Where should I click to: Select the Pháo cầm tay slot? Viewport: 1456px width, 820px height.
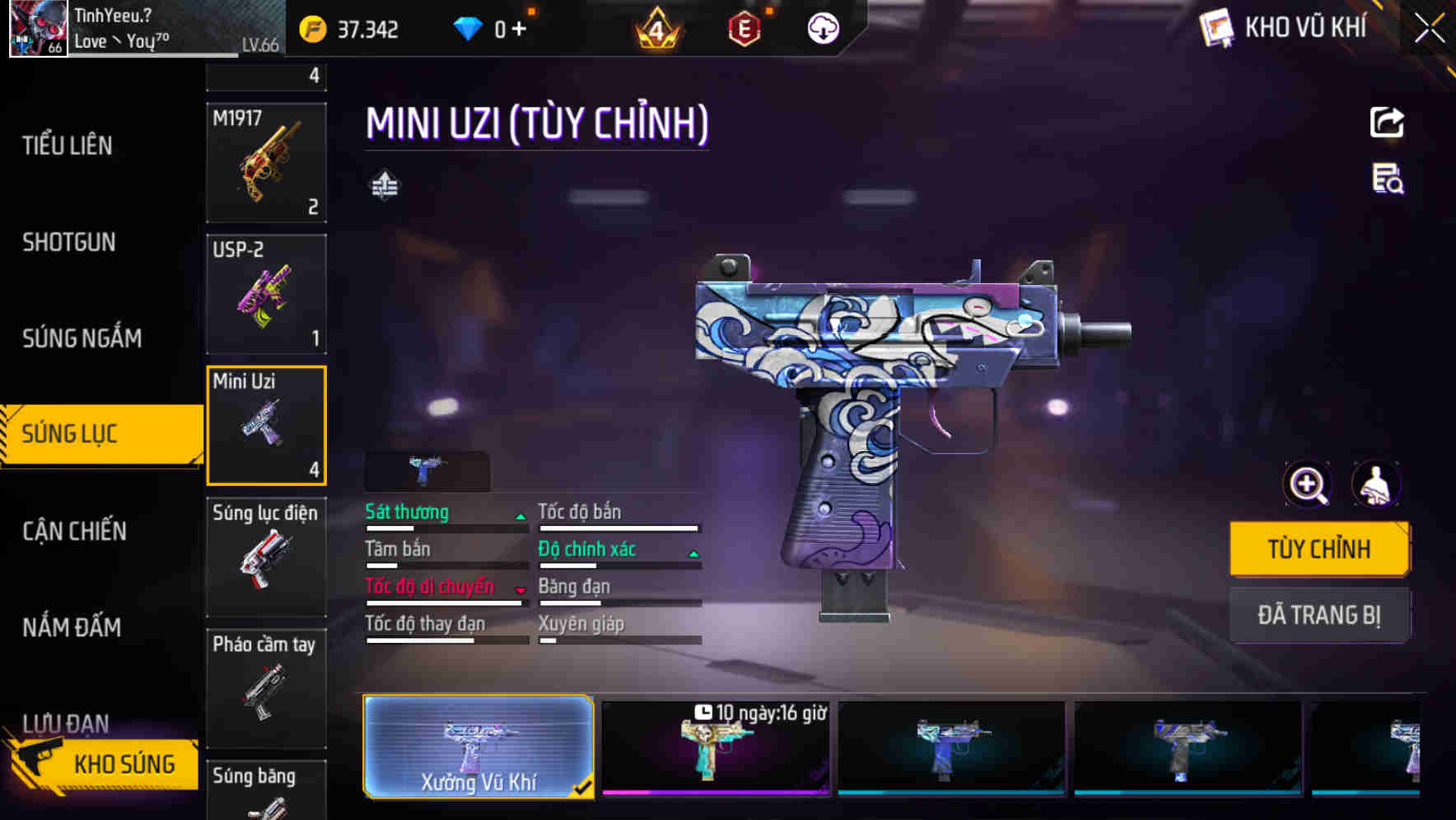(266, 688)
